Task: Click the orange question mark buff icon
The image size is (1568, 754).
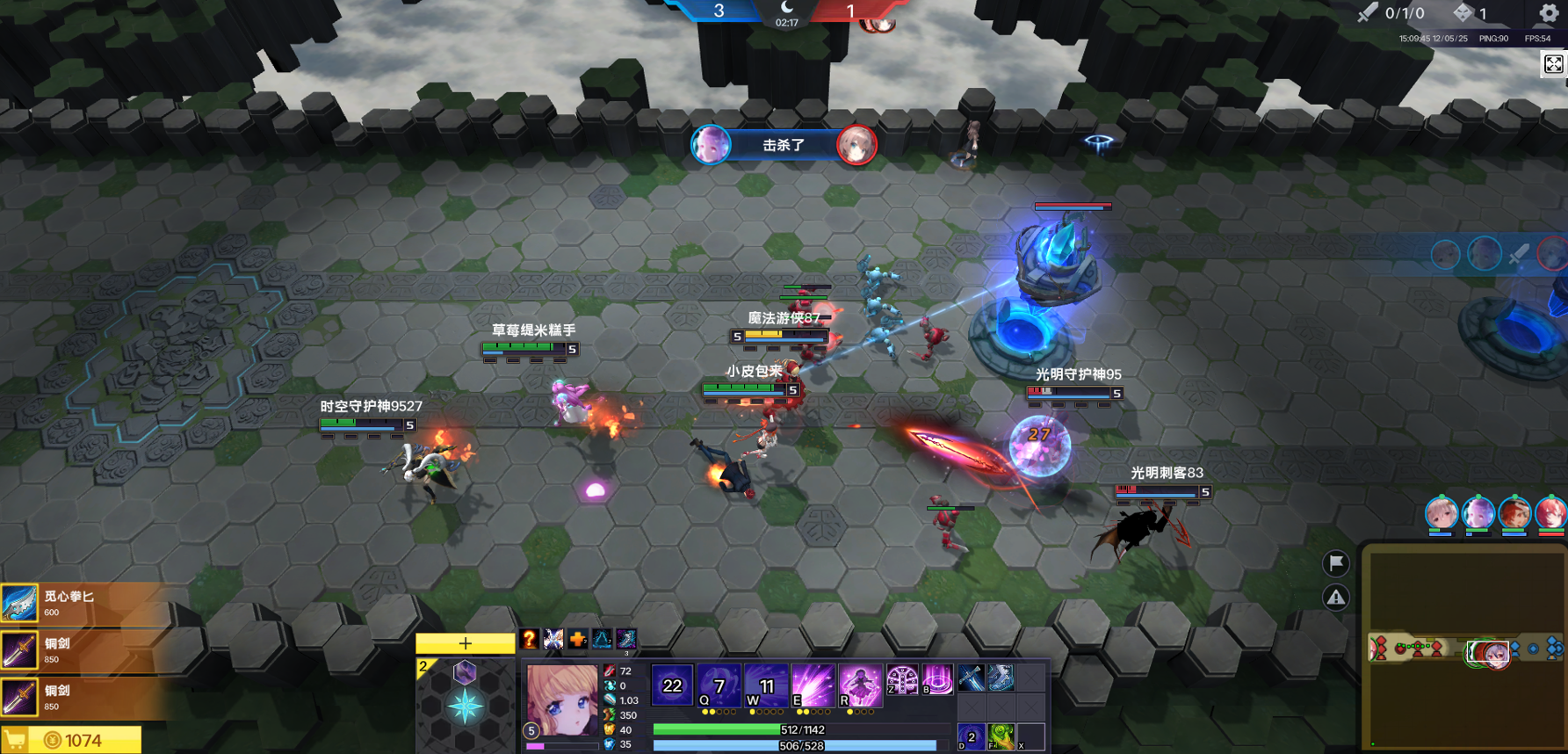Action: point(529,639)
